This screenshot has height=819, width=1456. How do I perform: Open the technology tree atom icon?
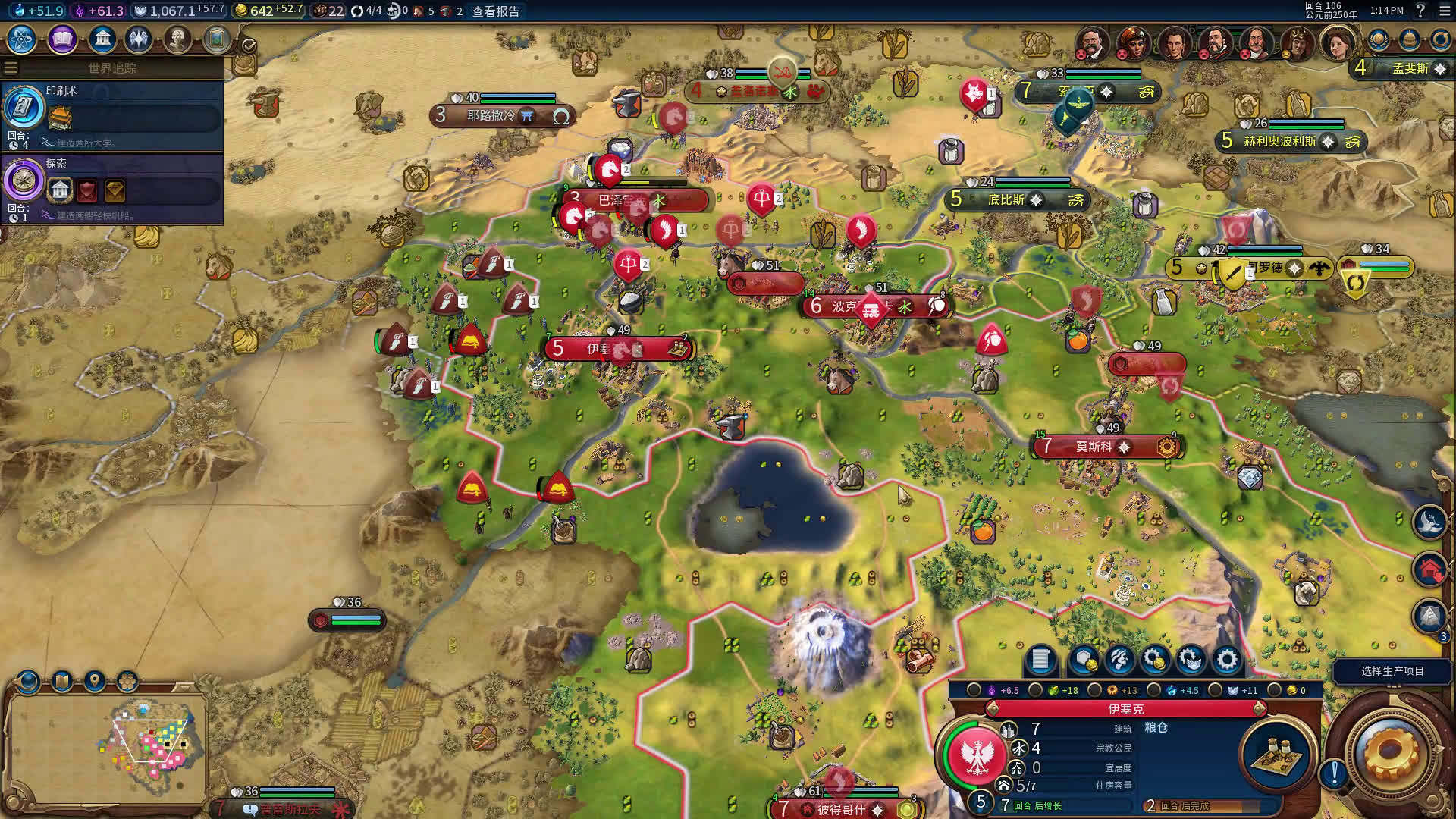point(22,39)
